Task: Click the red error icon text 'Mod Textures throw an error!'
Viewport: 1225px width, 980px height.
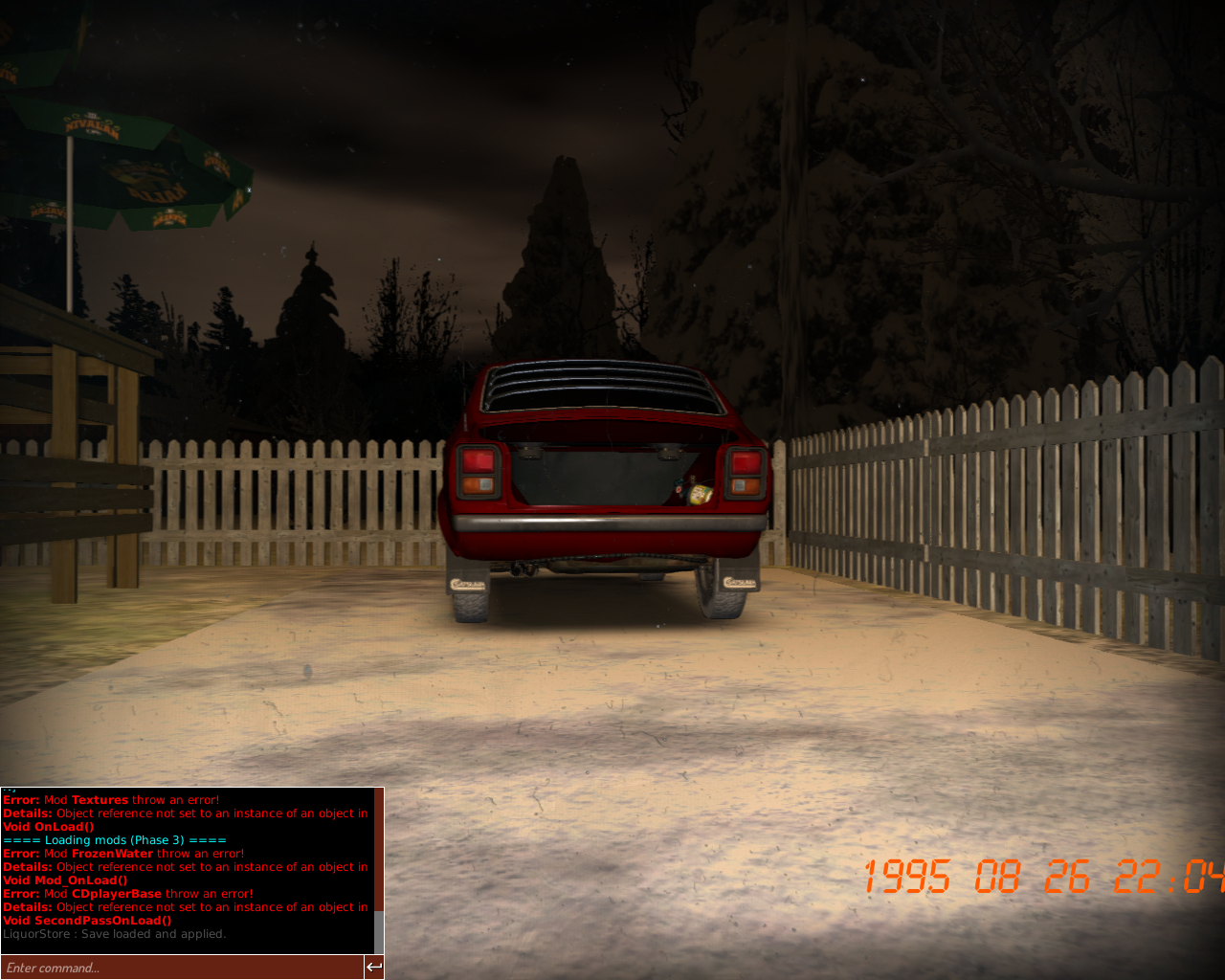Action: (110, 799)
